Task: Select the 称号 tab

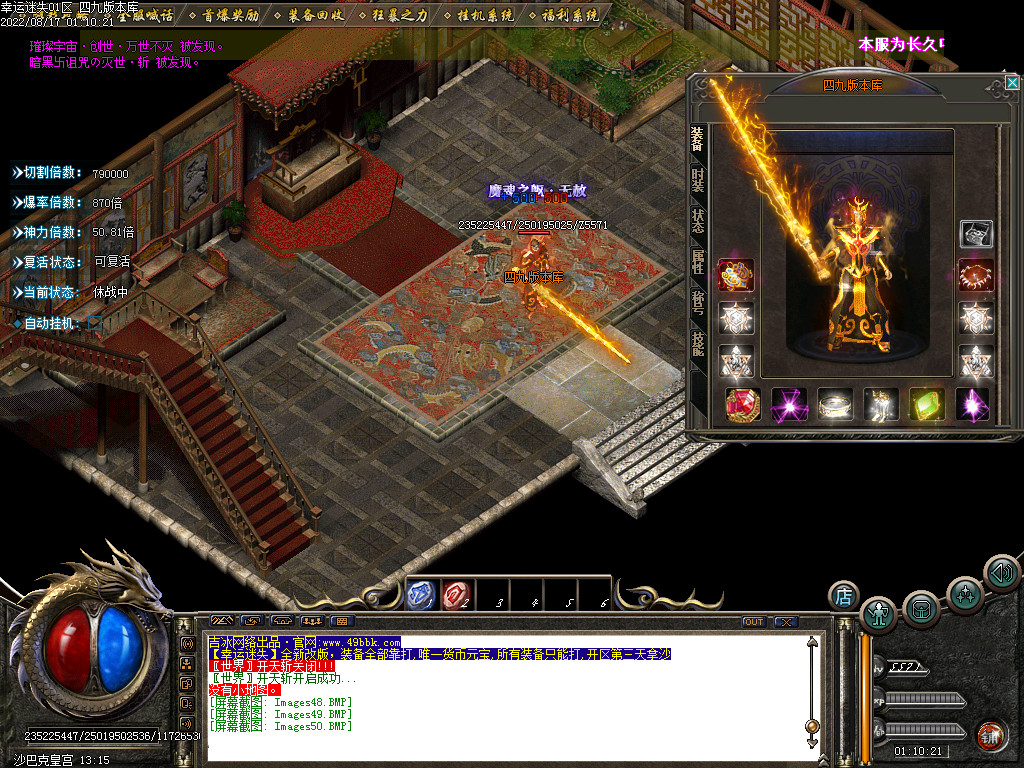Action: tap(697, 303)
